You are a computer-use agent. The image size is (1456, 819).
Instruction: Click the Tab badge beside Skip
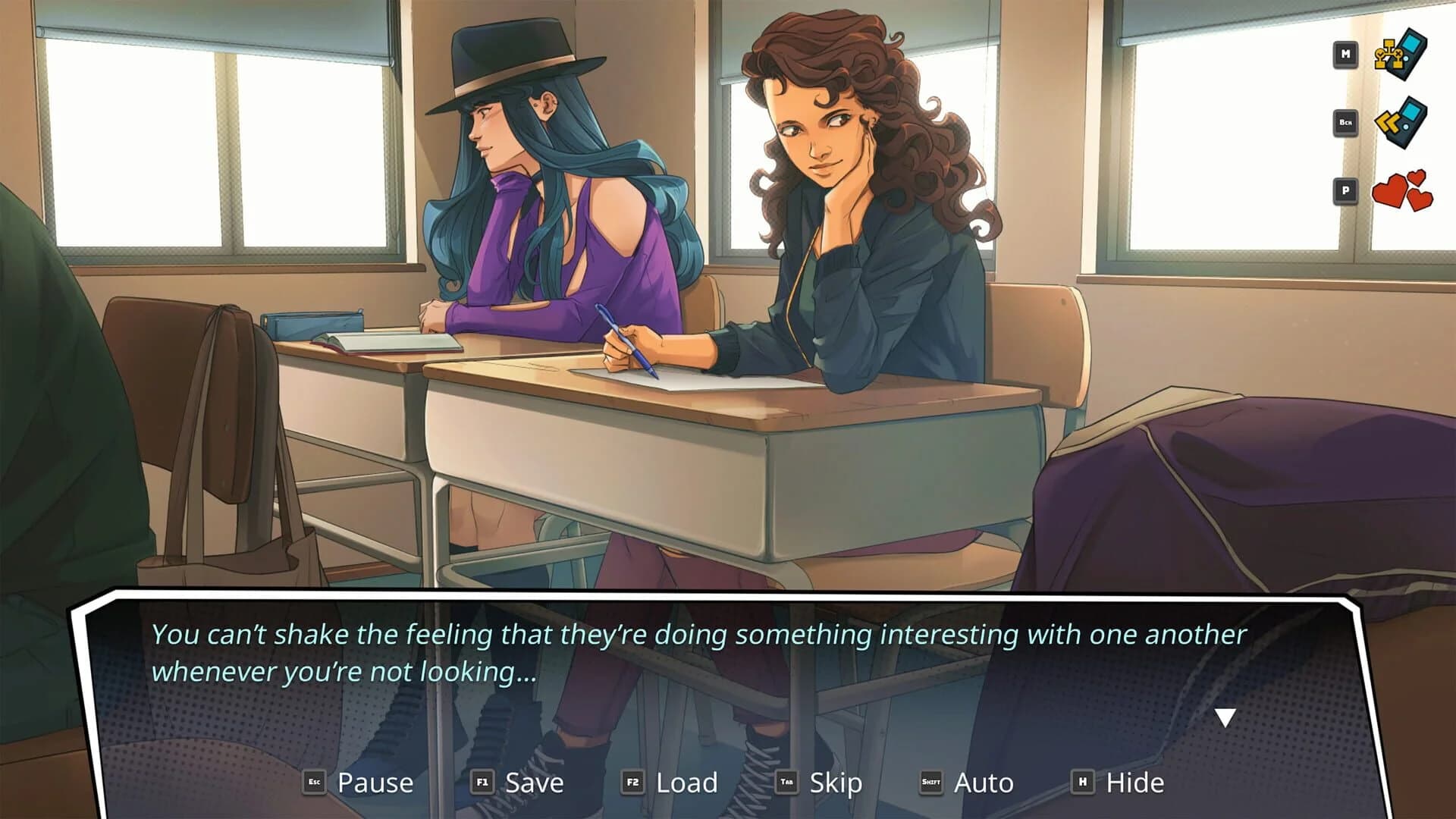coord(786,783)
